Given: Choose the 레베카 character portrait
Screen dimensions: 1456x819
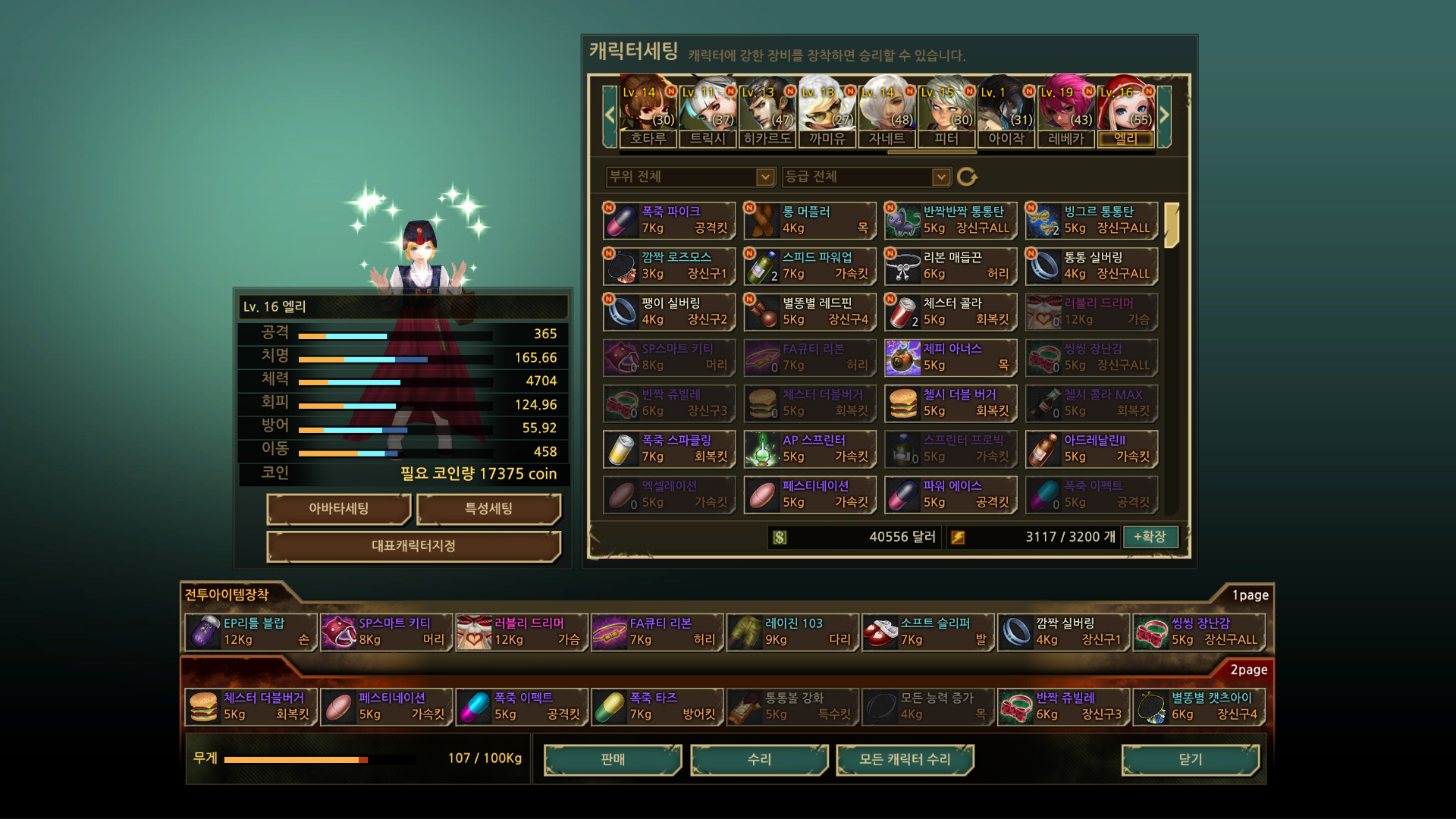Looking at the screenshot, I should [x=1065, y=114].
